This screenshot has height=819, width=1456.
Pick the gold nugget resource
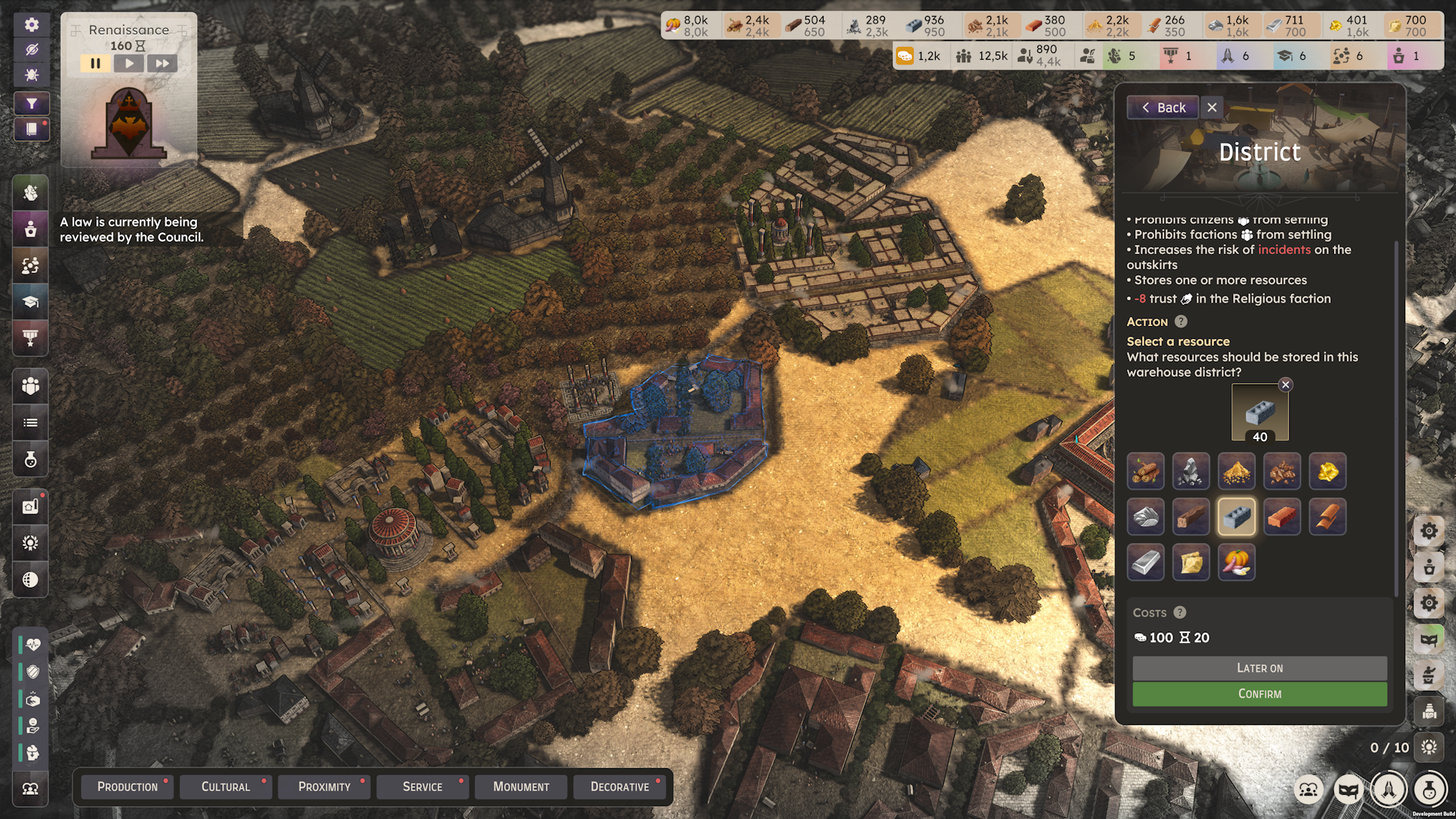(1327, 472)
